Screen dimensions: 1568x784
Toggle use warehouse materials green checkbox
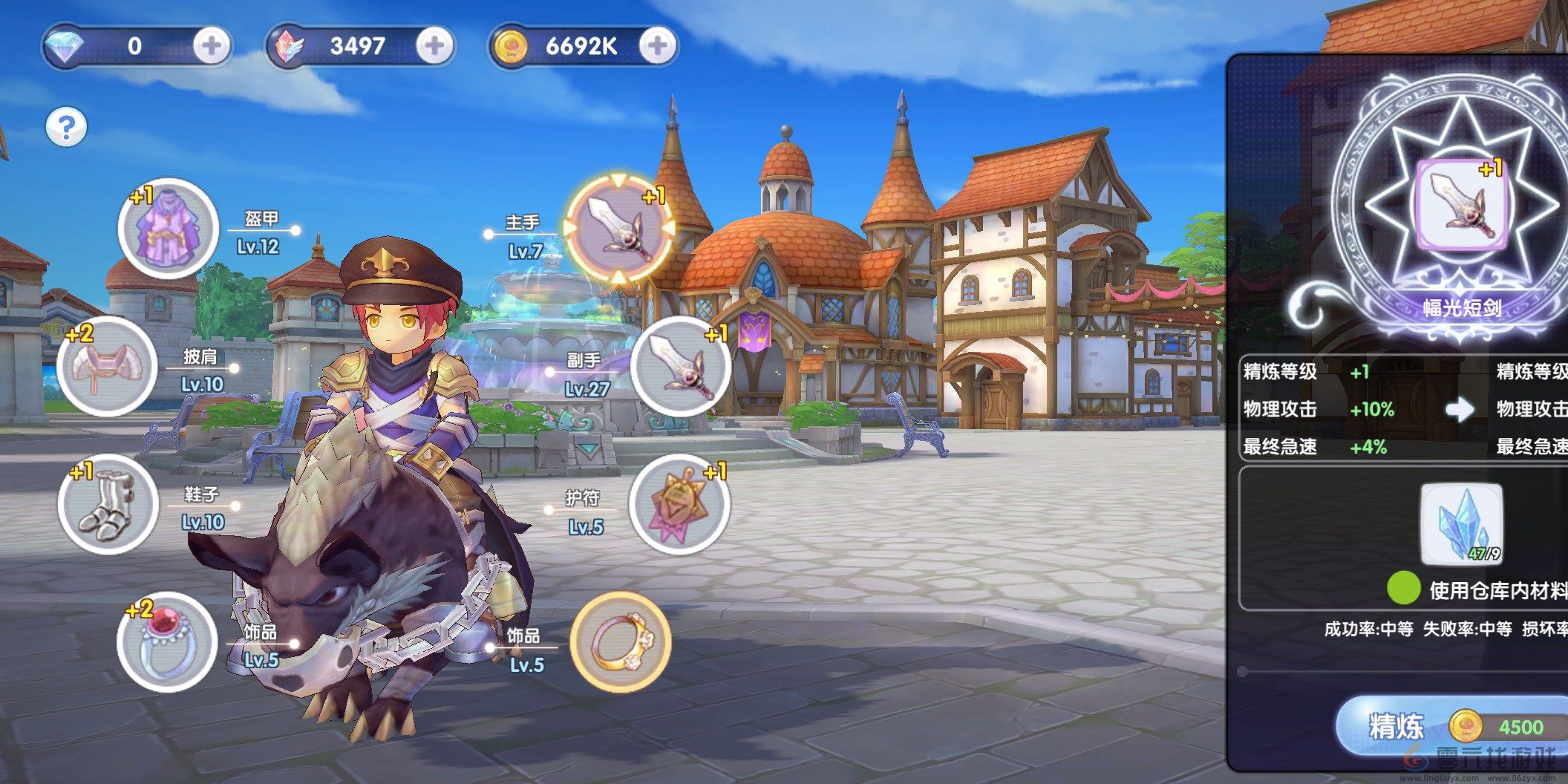[x=1403, y=589]
